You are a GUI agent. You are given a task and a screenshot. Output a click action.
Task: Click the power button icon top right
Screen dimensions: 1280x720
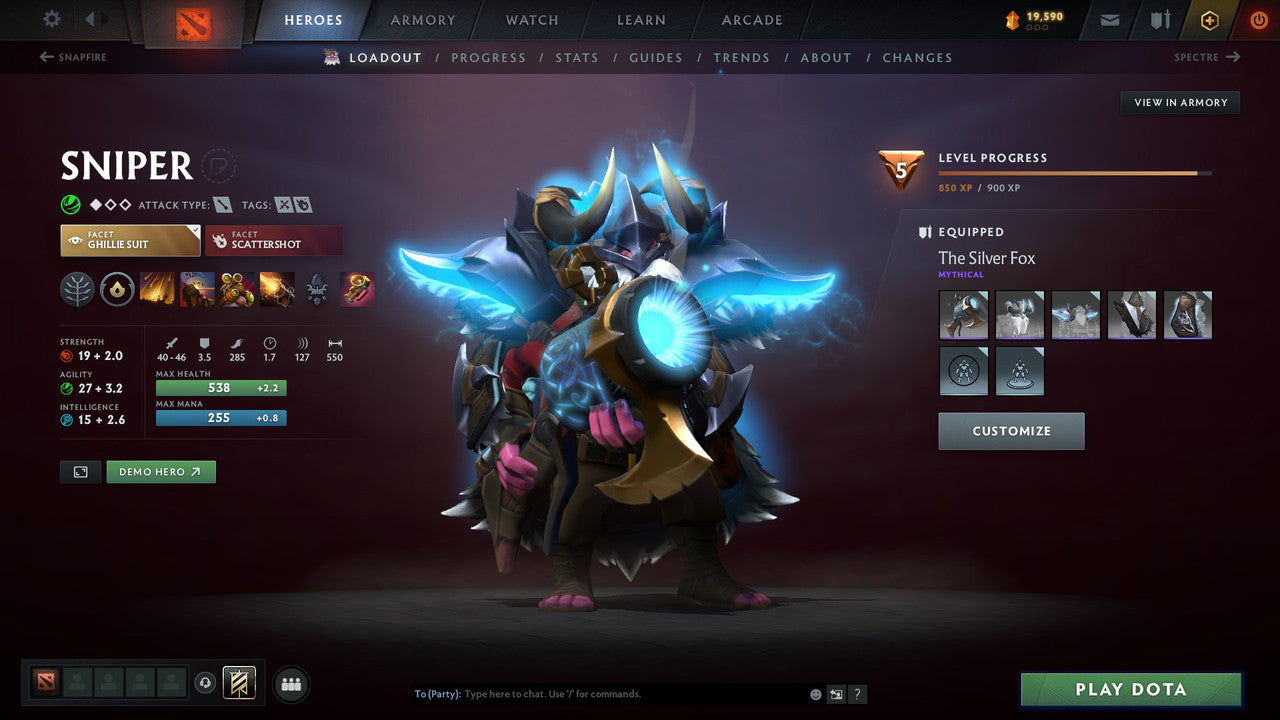click(x=1259, y=19)
